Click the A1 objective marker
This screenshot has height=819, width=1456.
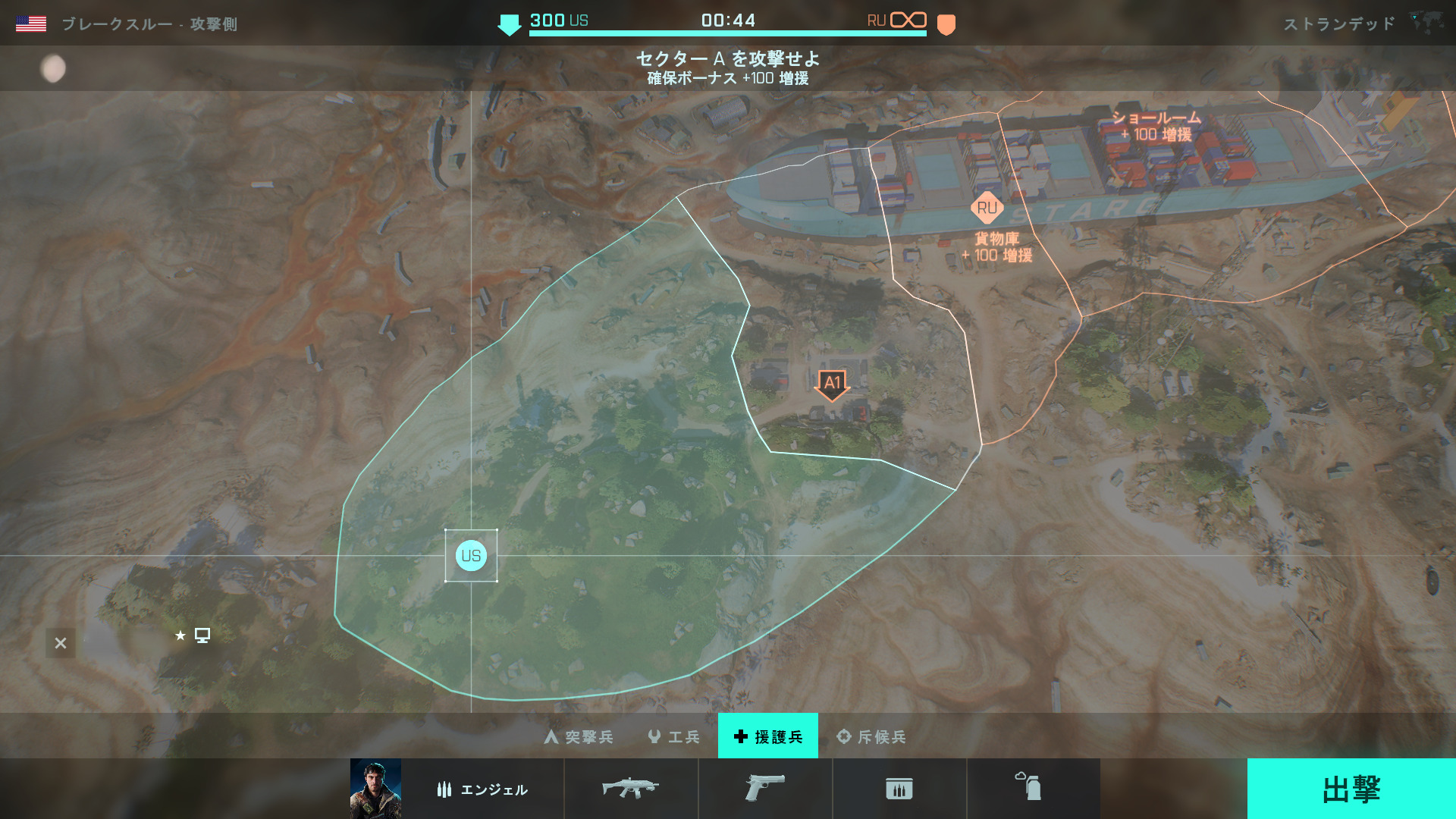832,383
